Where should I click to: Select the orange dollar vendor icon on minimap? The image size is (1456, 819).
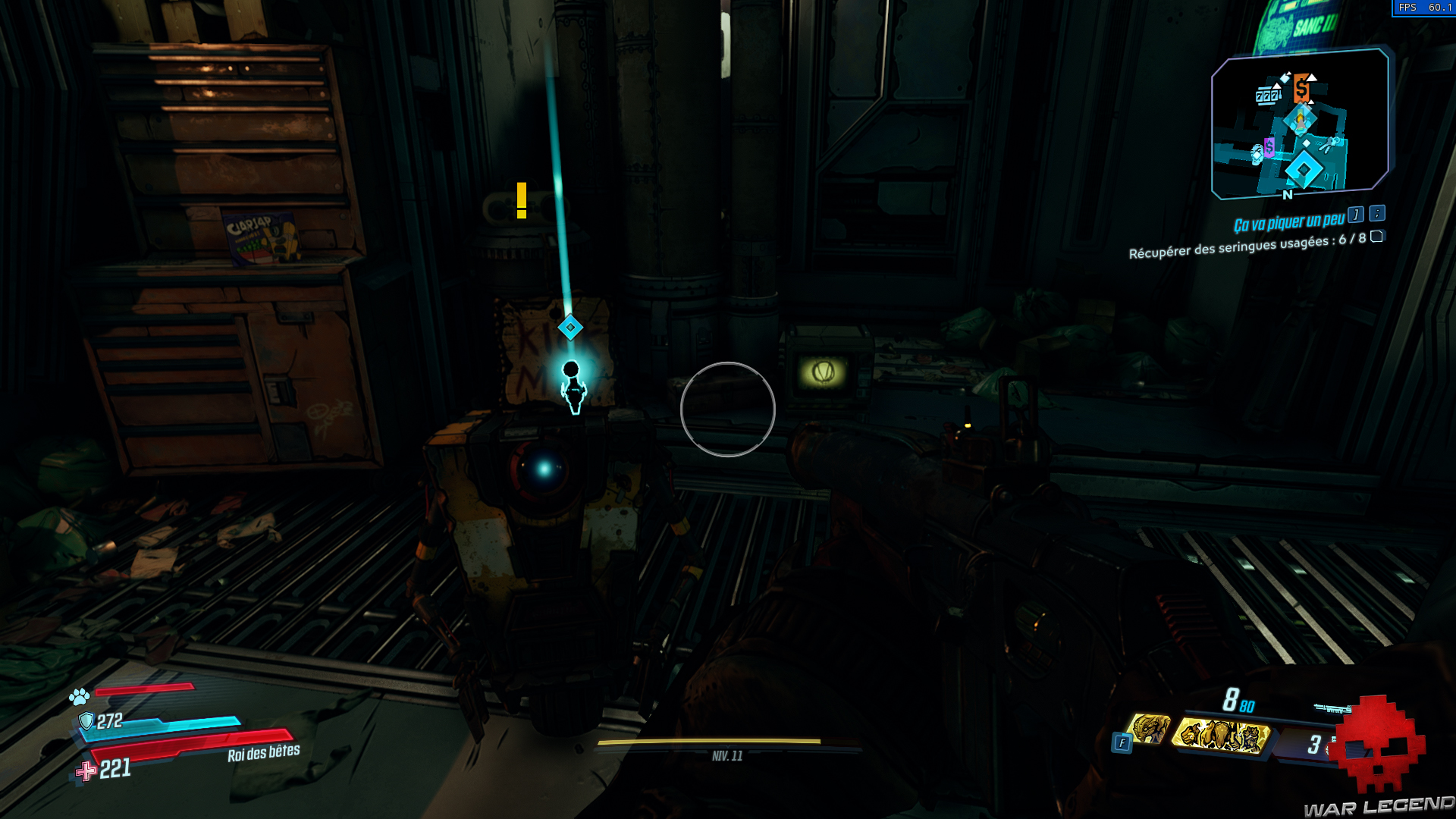(x=1301, y=88)
